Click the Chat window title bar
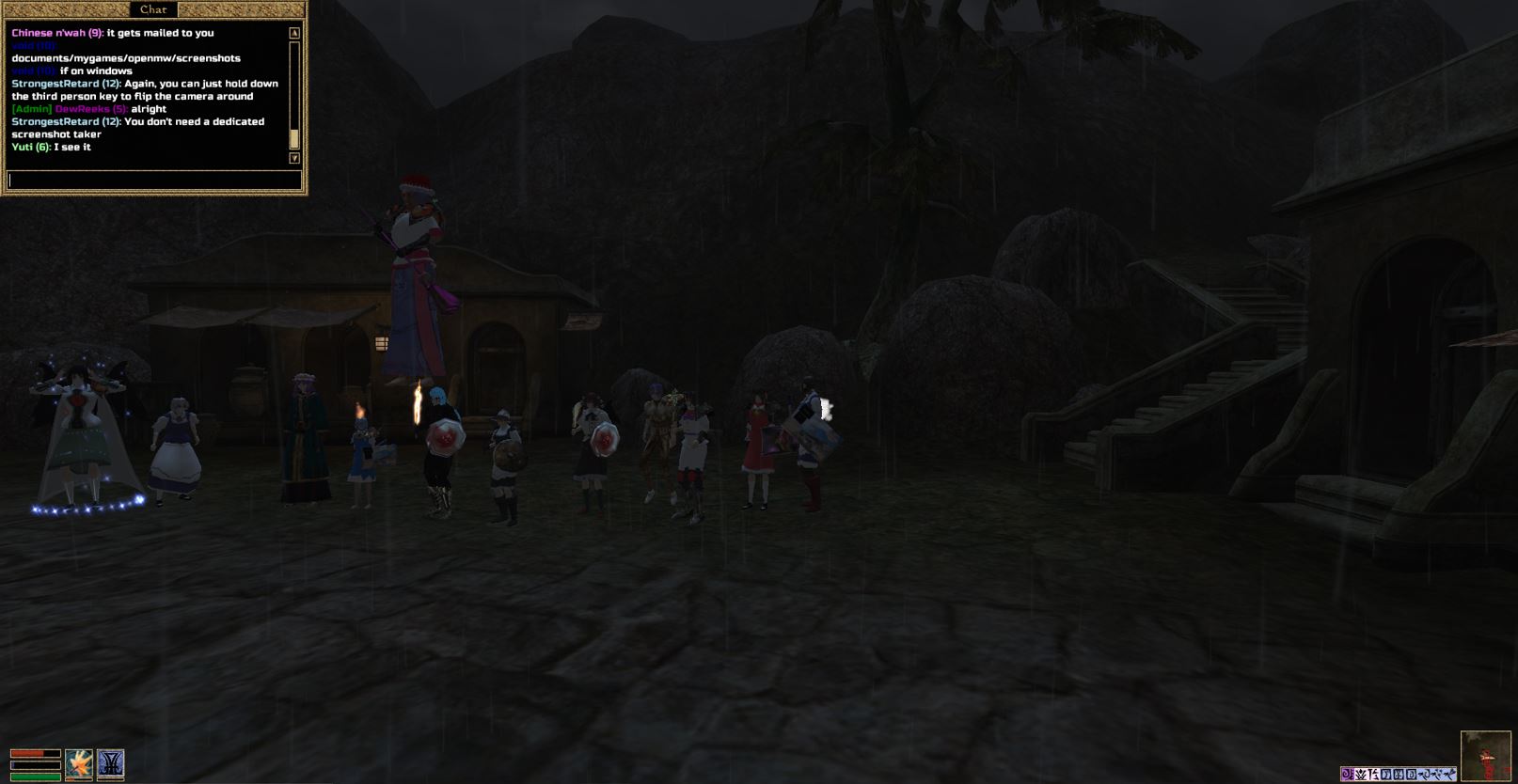The width and height of the screenshot is (1518, 784). tap(153, 9)
